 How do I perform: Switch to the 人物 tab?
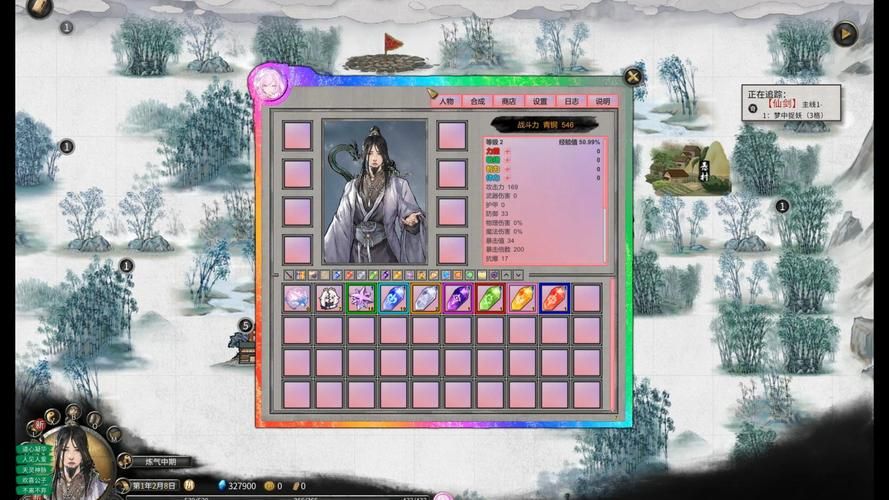[446, 101]
